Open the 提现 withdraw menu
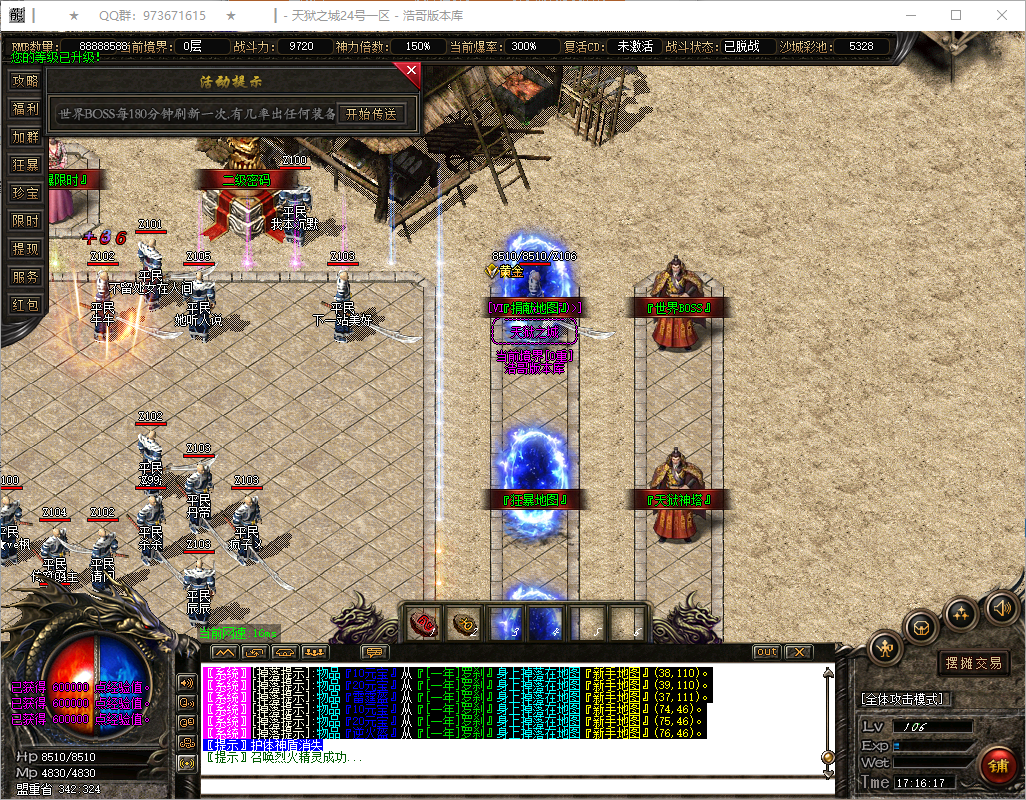The height and width of the screenshot is (800, 1026). coord(25,249)
